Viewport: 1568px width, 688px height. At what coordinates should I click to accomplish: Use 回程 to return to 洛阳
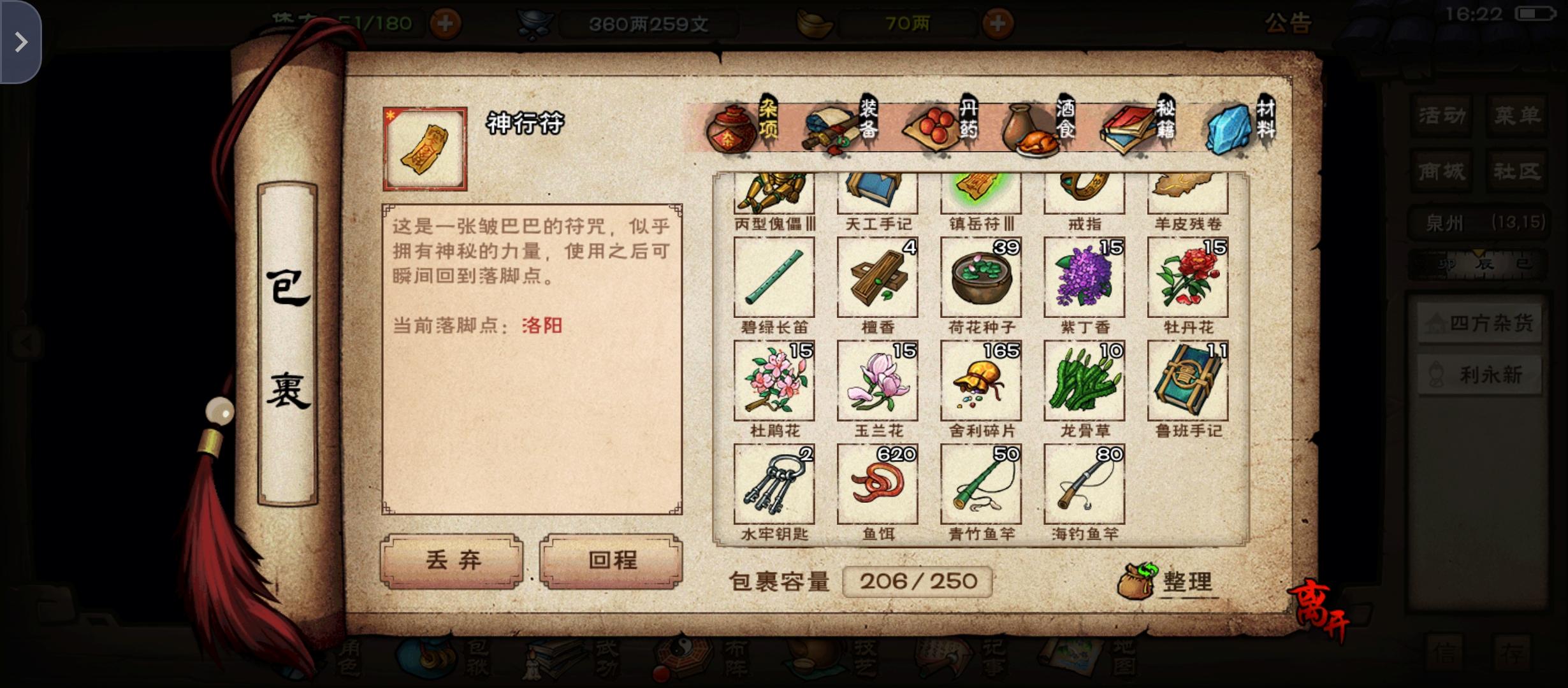[609, 561]
